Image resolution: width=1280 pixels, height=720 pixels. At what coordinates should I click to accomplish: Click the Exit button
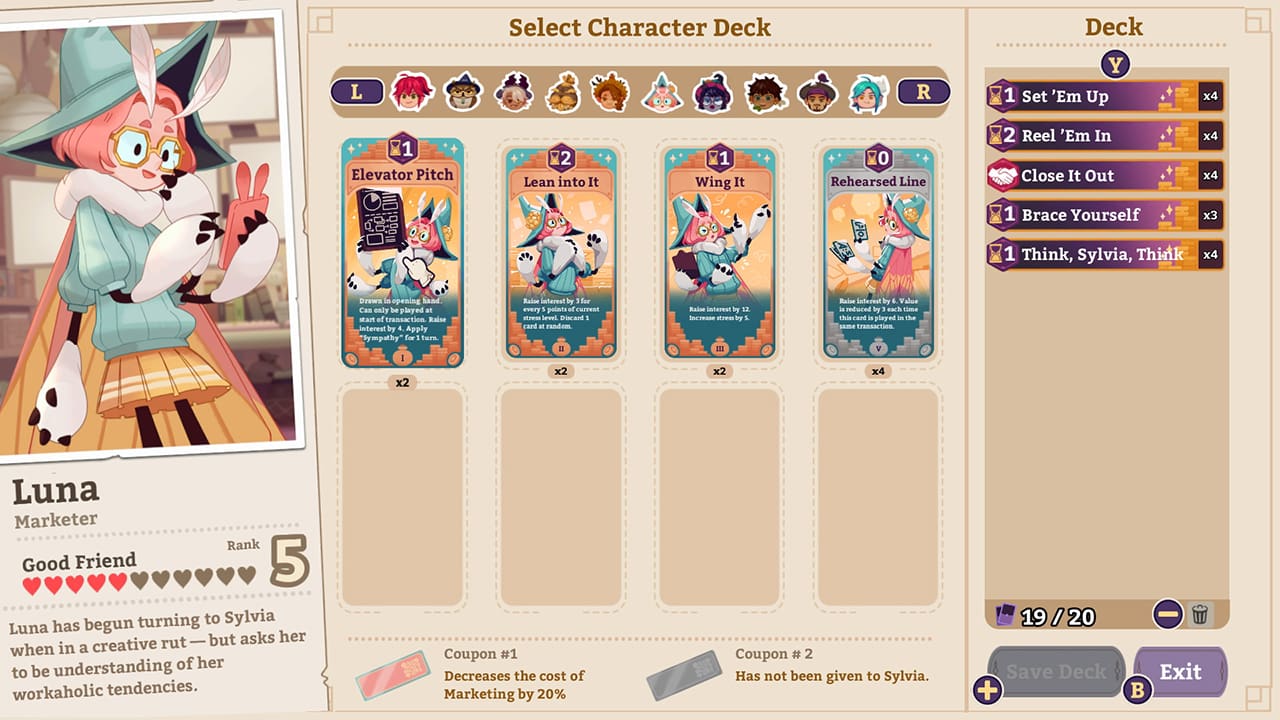(x=1180, y=671)
